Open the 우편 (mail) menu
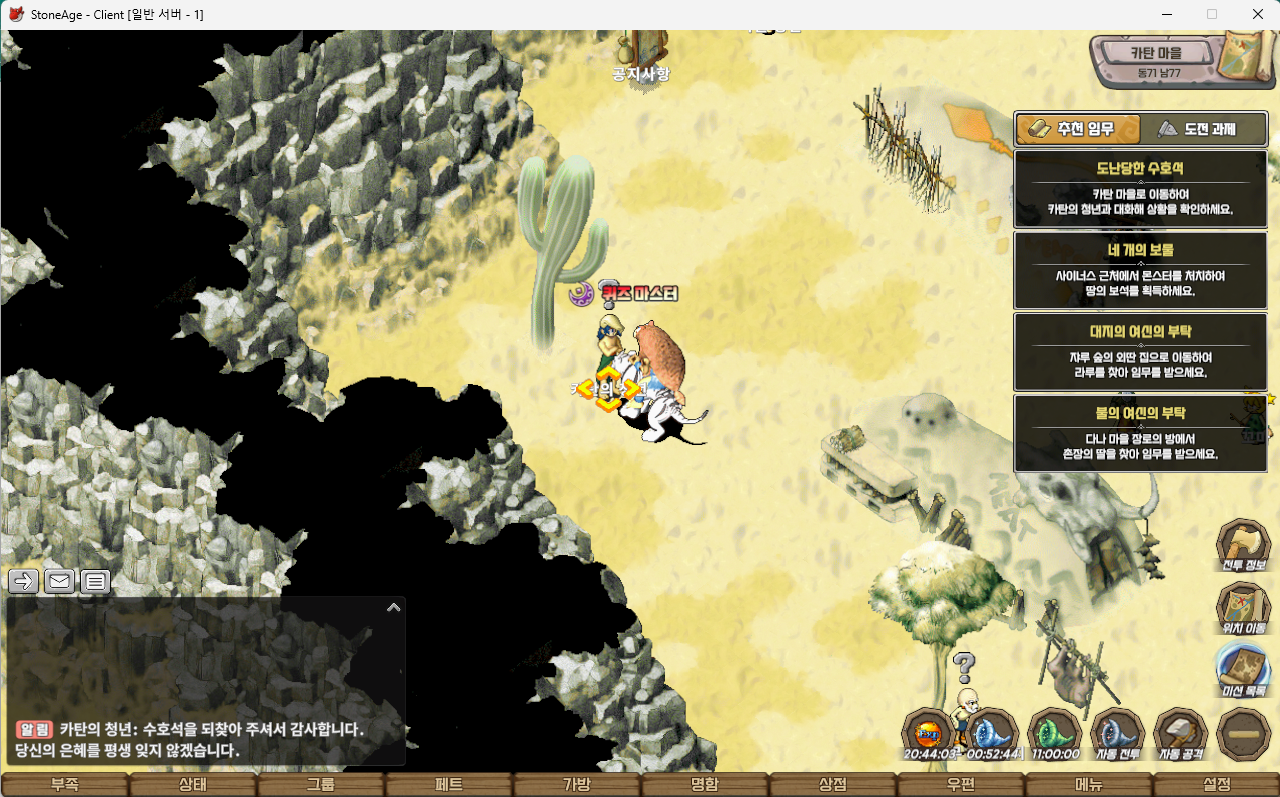Image resolution: width=1280 pixels, height=797 pixels. pyautogui.click(x=961, y=785)
